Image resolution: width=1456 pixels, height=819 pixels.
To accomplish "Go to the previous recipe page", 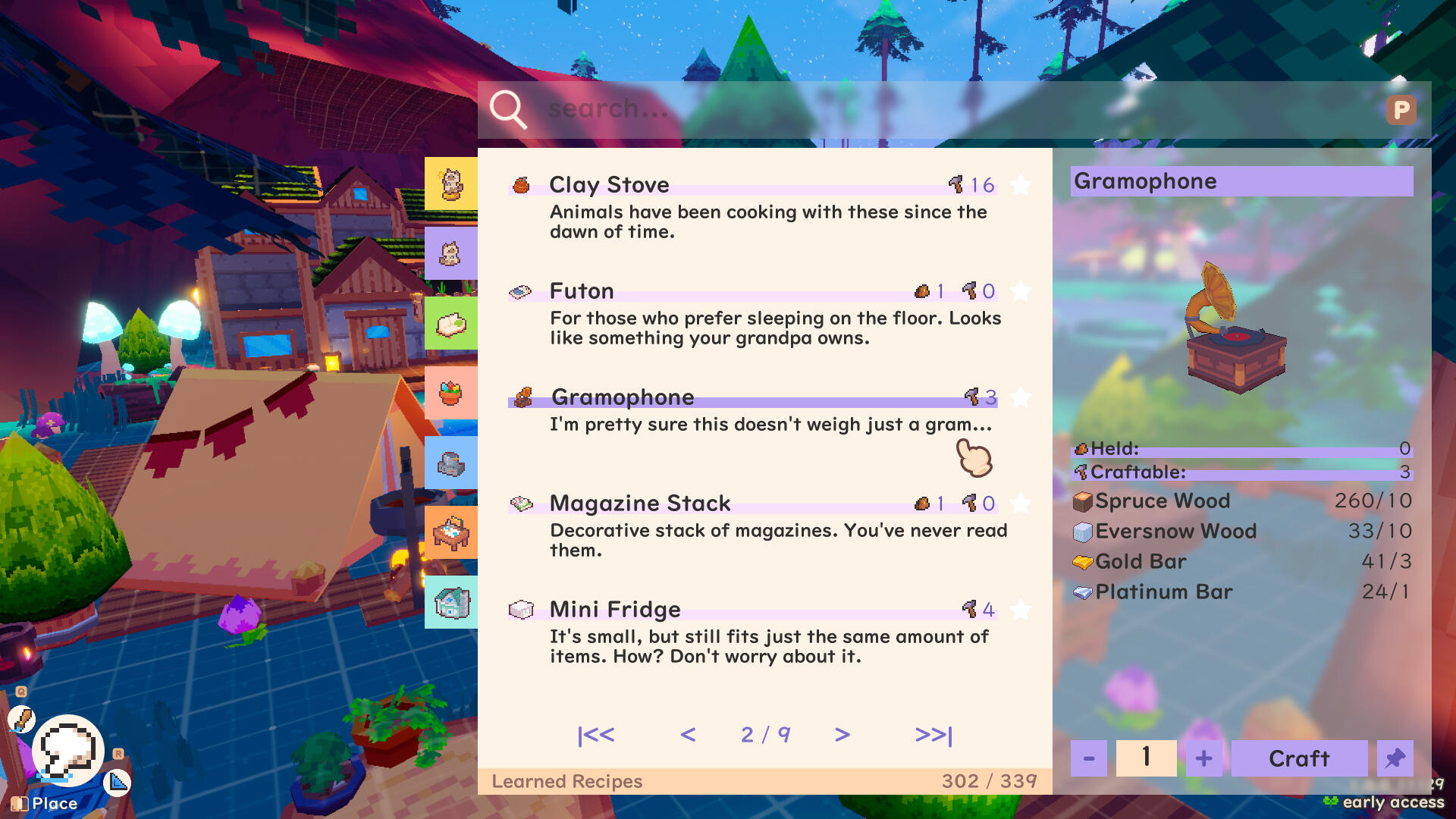I will [688, 735].
